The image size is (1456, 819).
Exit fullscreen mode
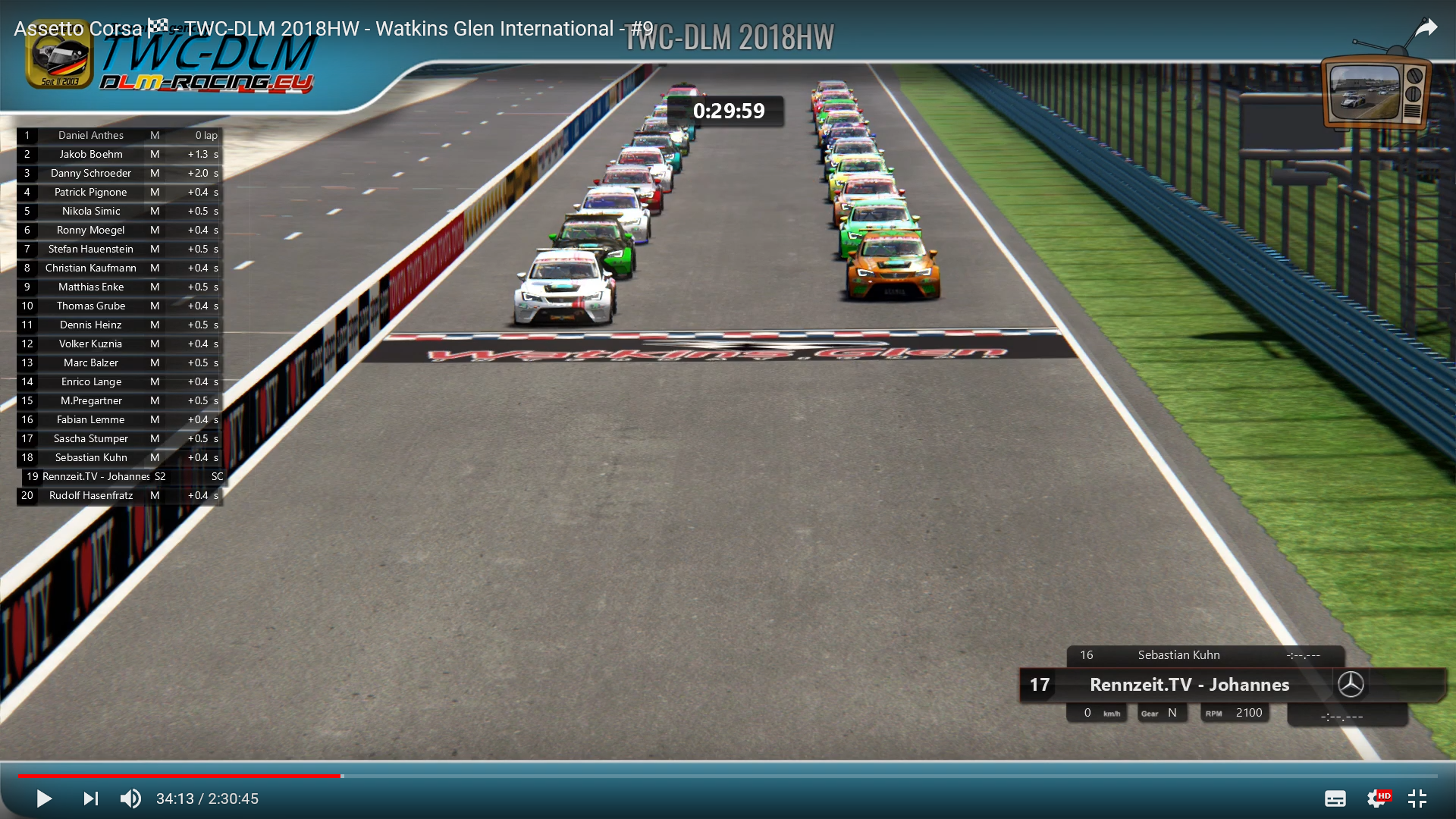1417,799
